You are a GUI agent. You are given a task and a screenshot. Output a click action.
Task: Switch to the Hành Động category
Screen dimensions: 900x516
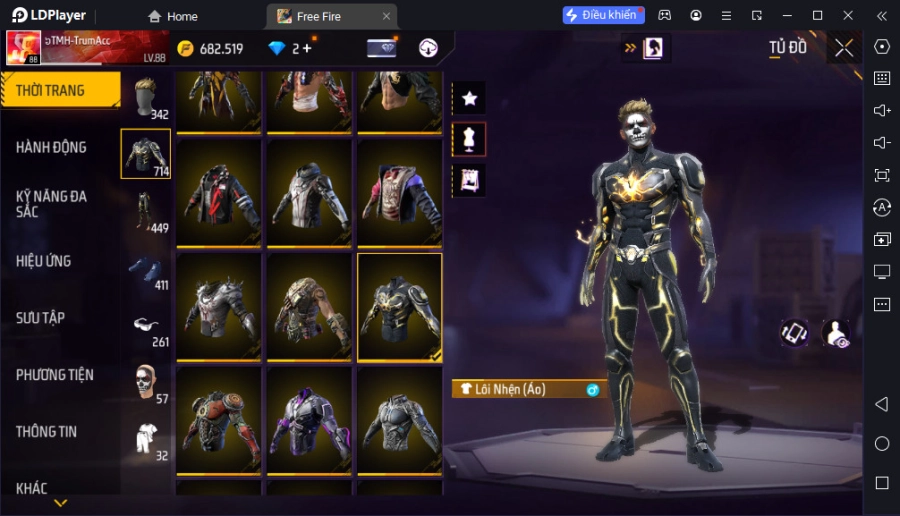click(x=51, y=147)
